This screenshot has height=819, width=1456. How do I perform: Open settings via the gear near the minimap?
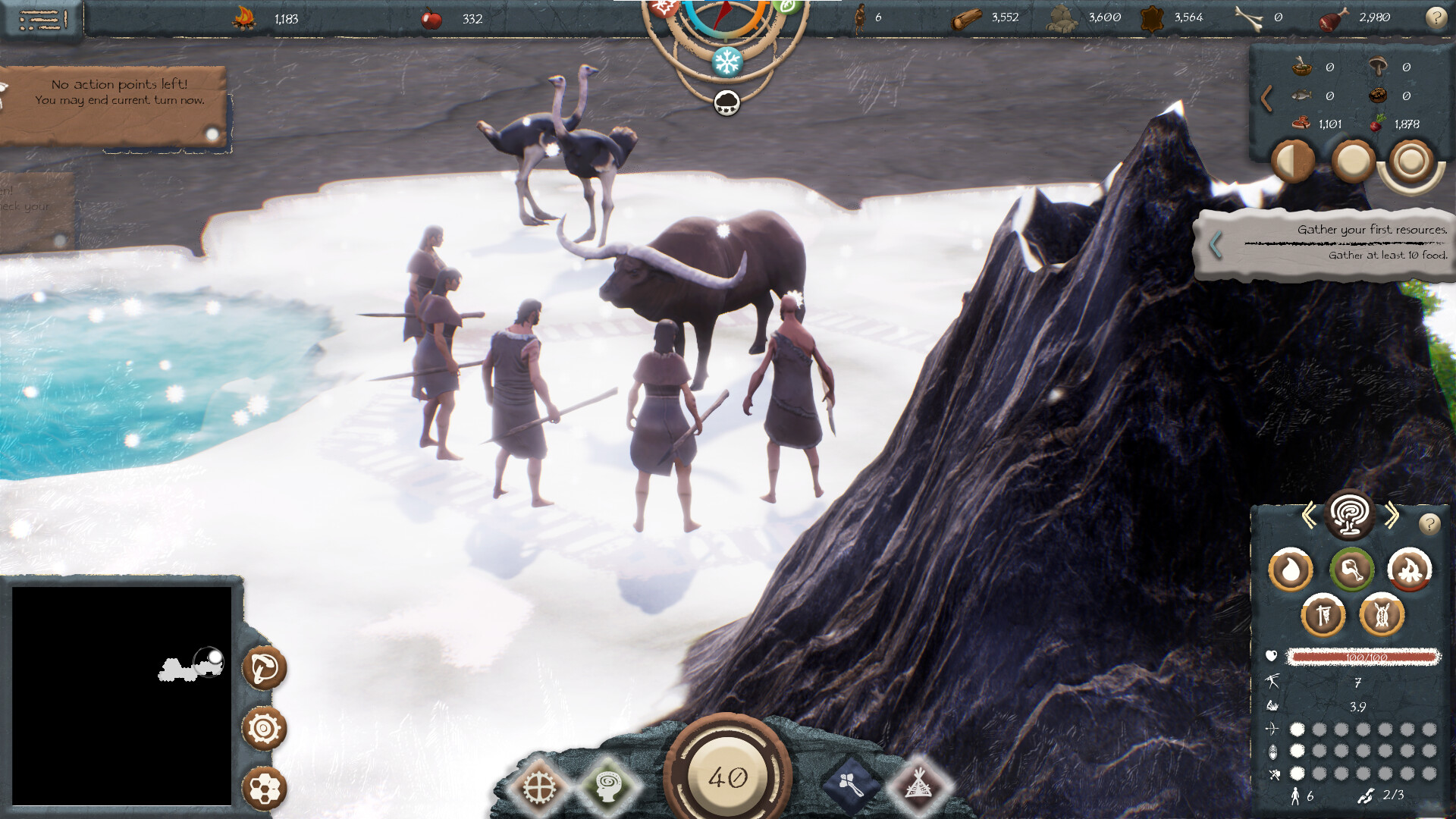click(265, 729)
